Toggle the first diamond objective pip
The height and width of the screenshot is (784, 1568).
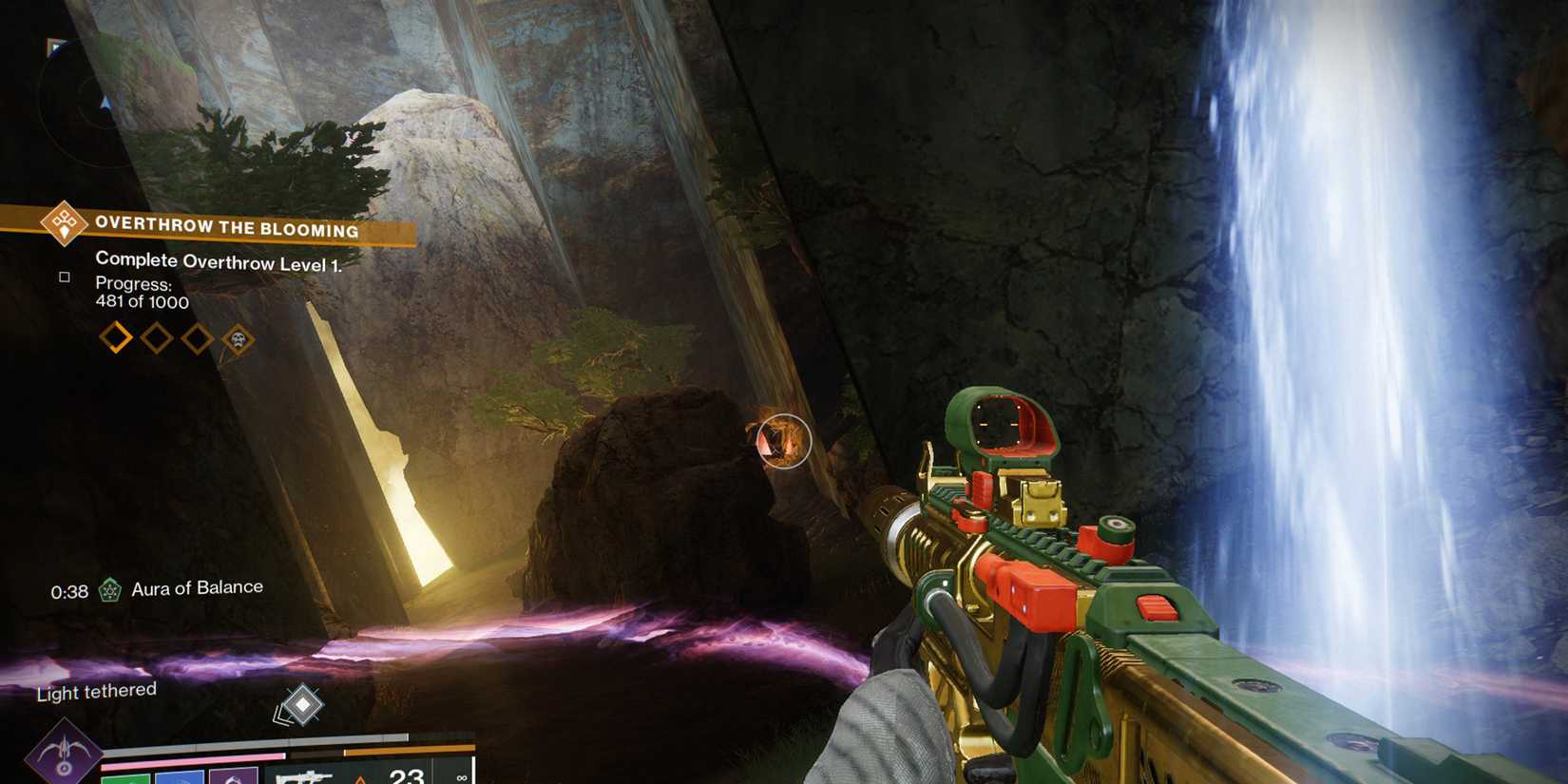pyautogui.click(x=117, y=335)
